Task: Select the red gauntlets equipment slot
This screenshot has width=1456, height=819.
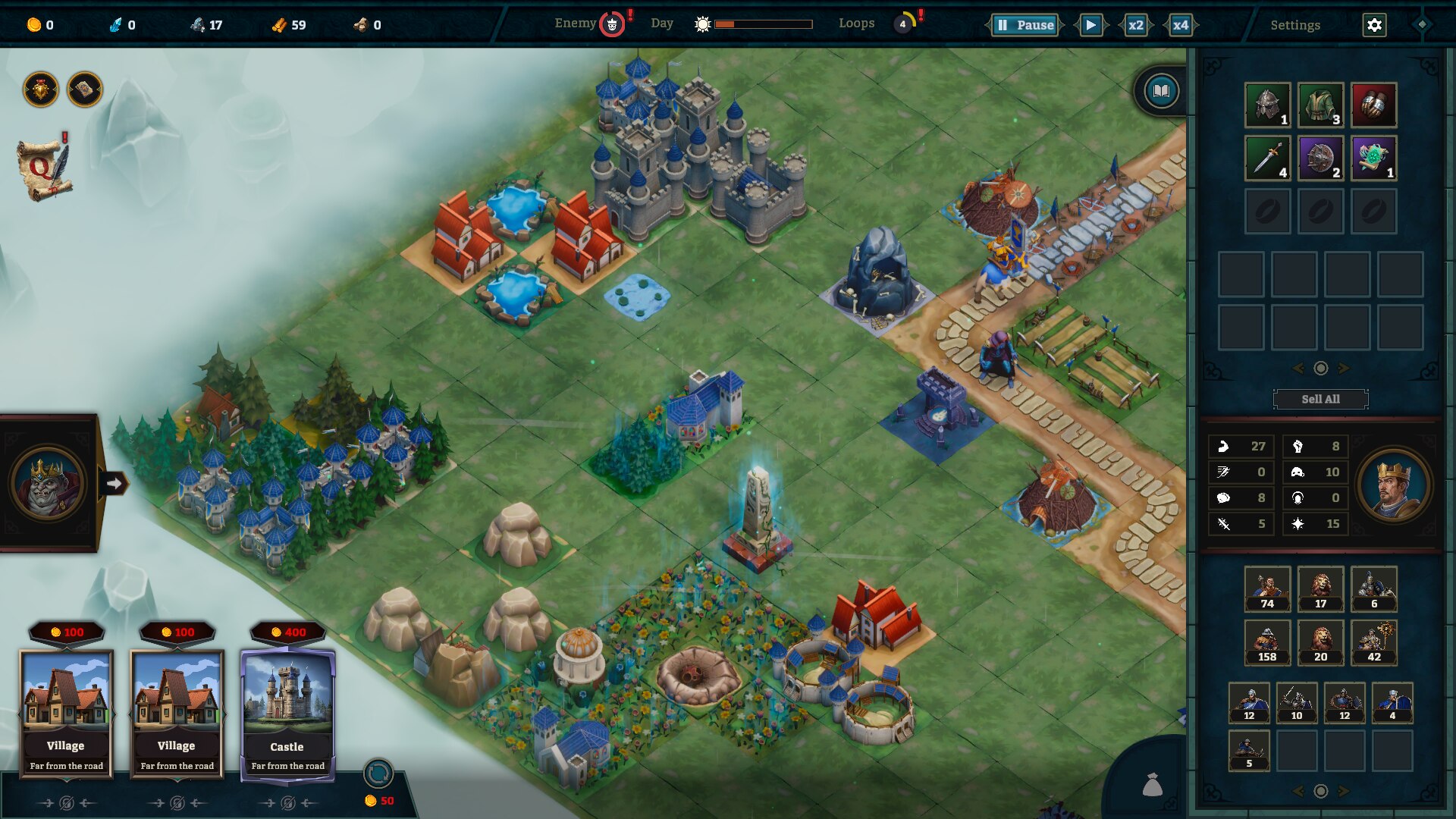Action: (1373, 105)
